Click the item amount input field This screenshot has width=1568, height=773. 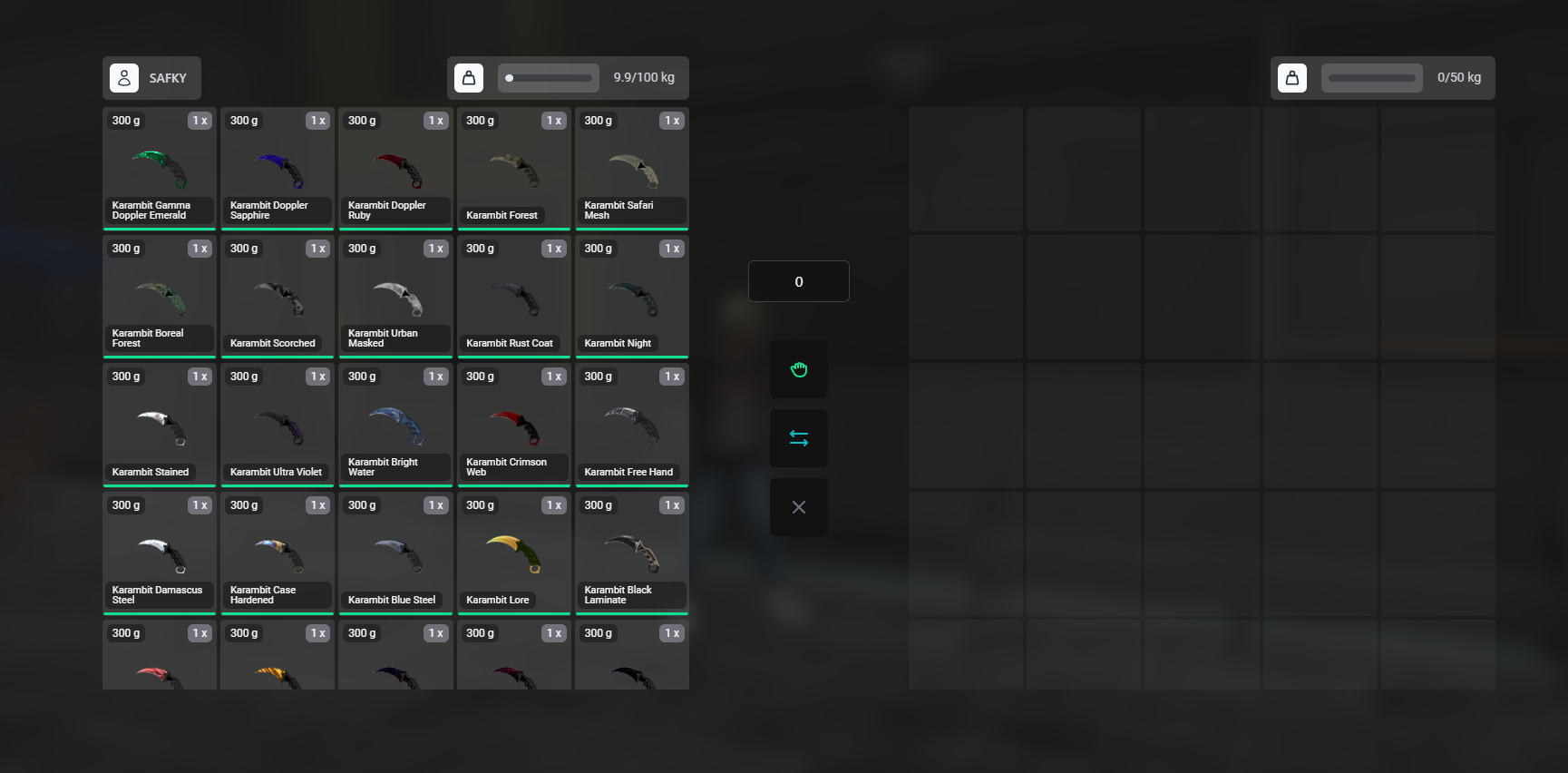pyautogui.click(x=798, y=281)
